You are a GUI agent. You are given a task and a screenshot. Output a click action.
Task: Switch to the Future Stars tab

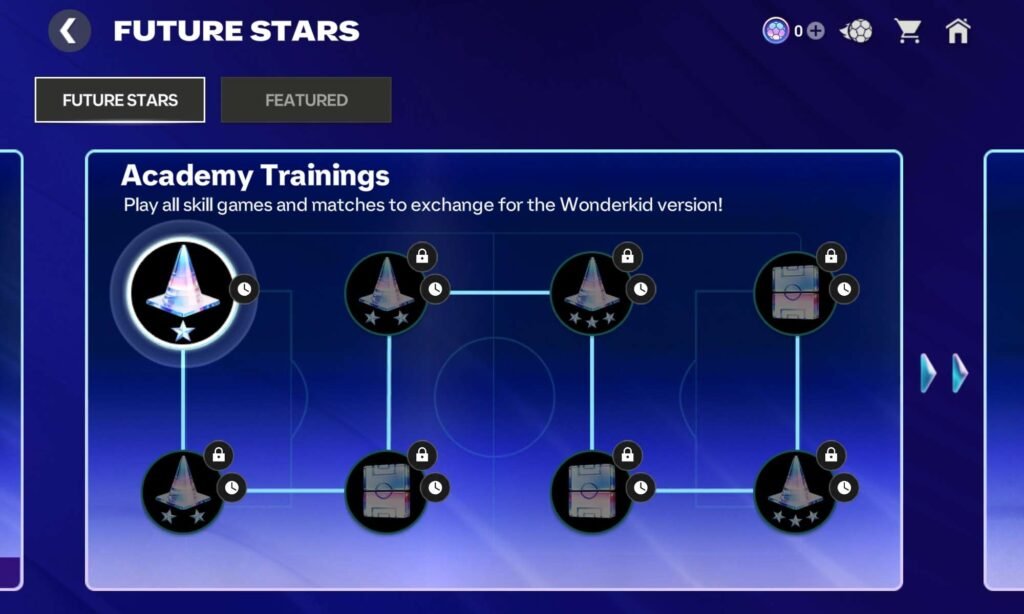pyautogui.click(x=120, y=100)
